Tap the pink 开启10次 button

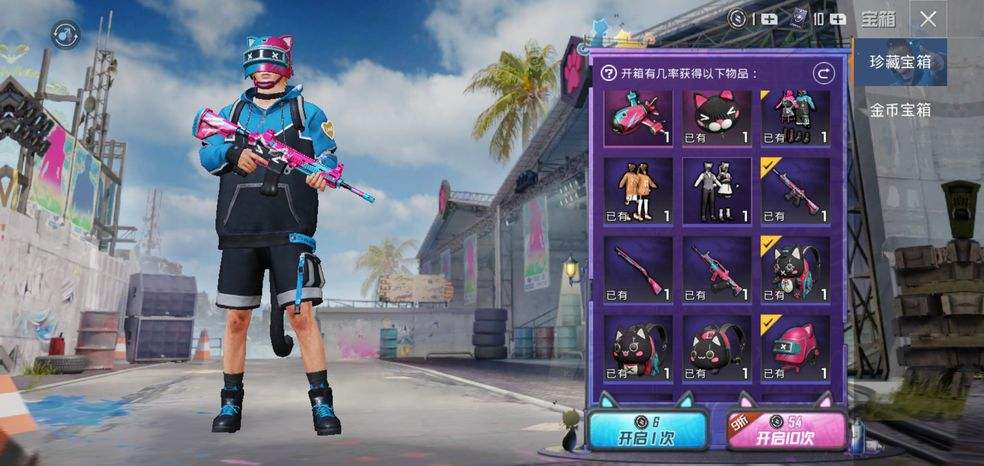(785, 430)
